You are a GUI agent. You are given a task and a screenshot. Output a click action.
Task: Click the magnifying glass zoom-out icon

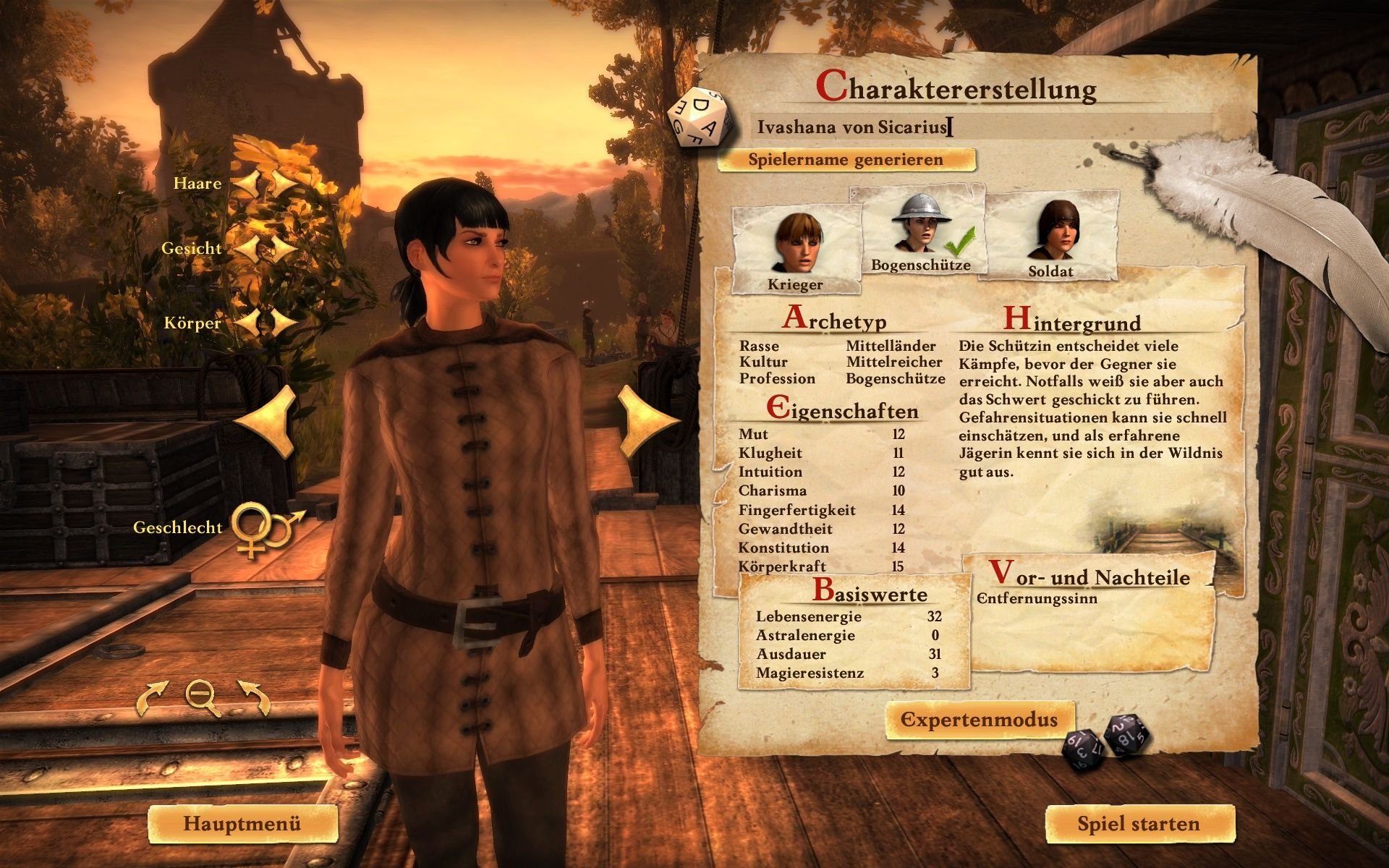202,697
